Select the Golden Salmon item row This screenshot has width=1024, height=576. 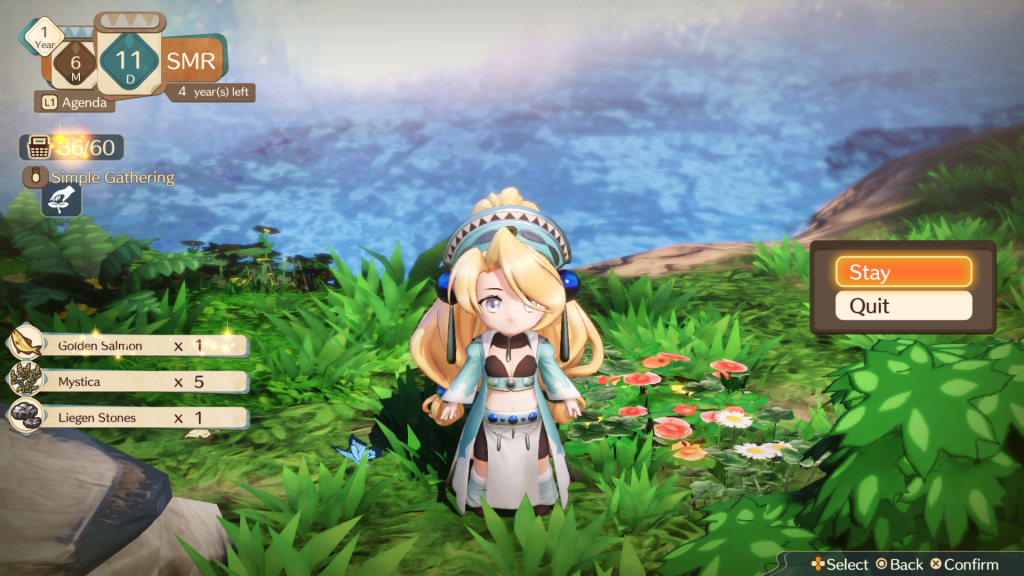tap(130, 345)
